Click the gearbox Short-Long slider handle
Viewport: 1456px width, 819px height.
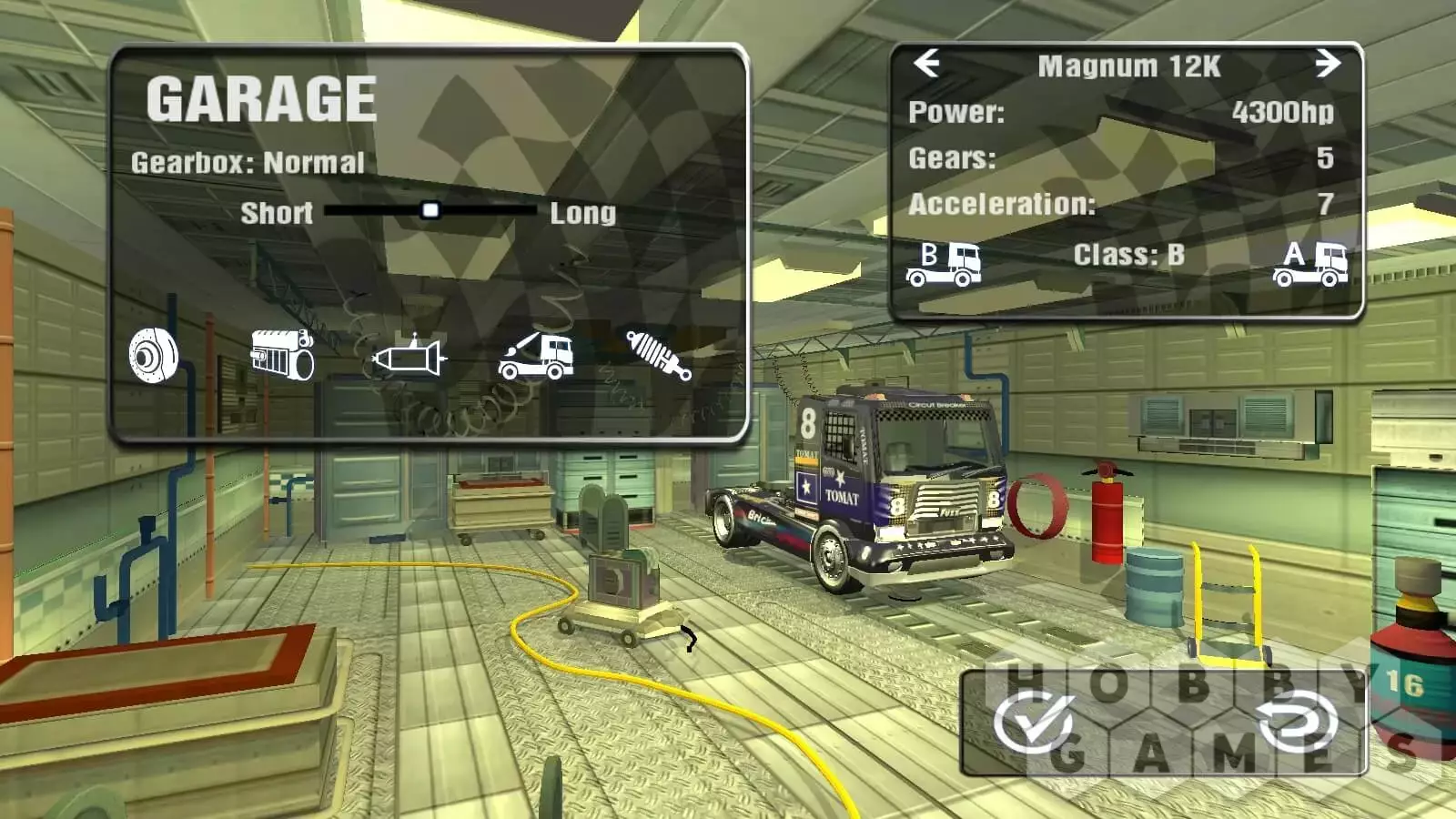pyautogui.click(x=430, y=211)
